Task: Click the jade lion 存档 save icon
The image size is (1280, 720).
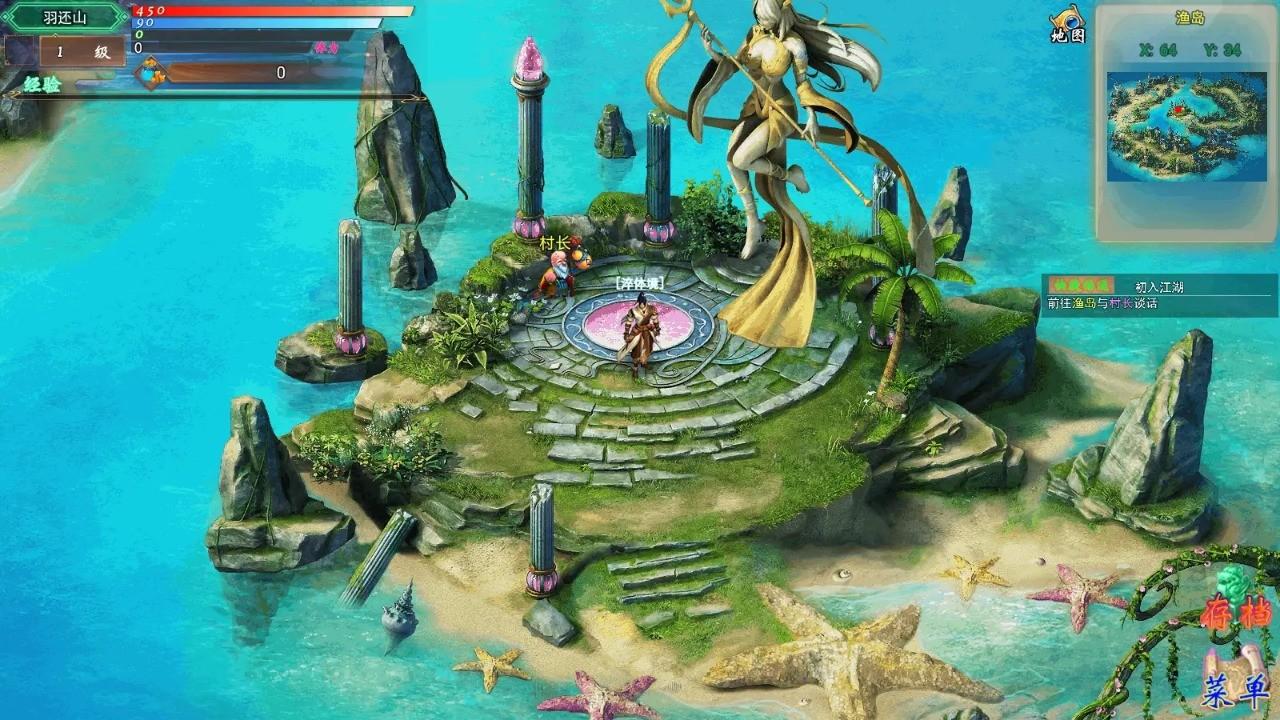Action: tap(1230, 589)
